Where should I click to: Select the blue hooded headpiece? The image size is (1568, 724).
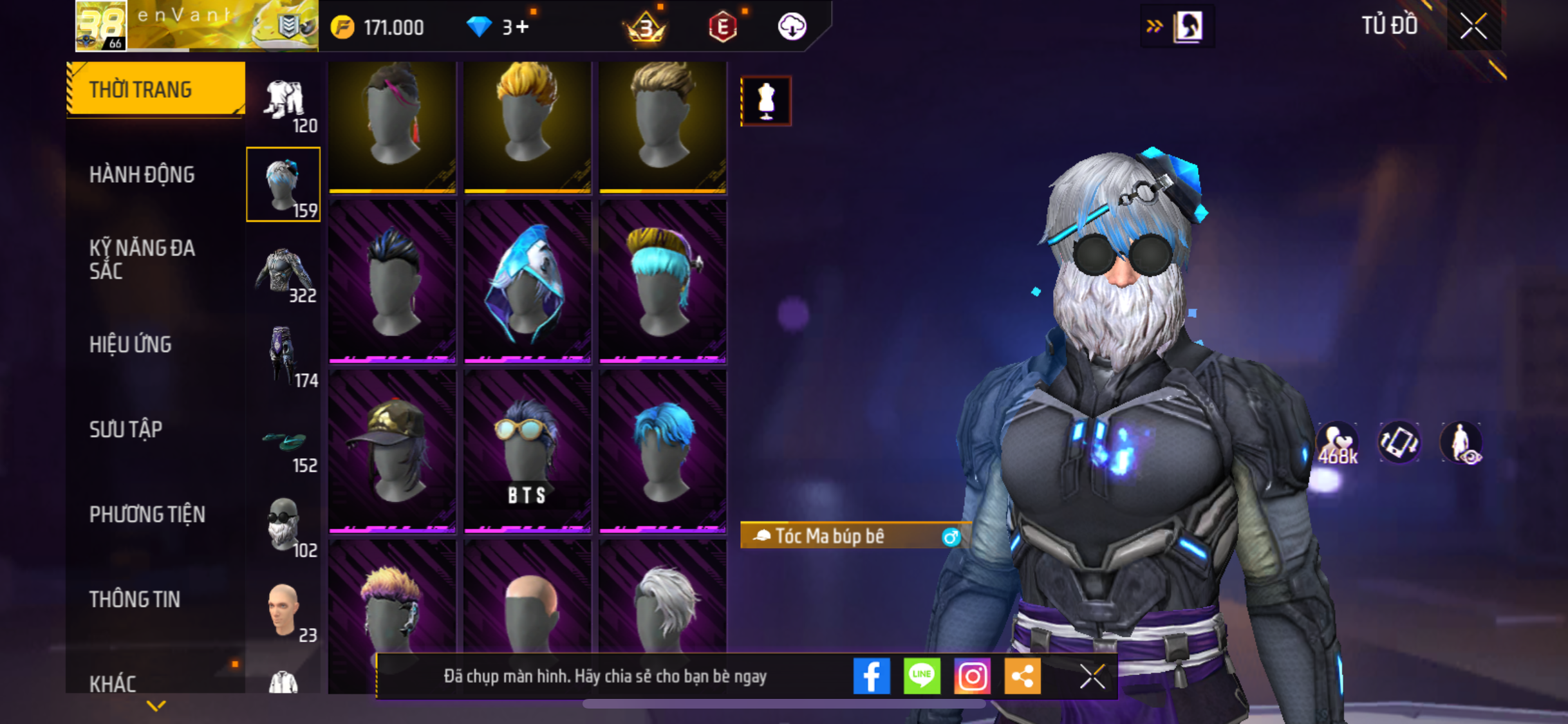[527, 281]
